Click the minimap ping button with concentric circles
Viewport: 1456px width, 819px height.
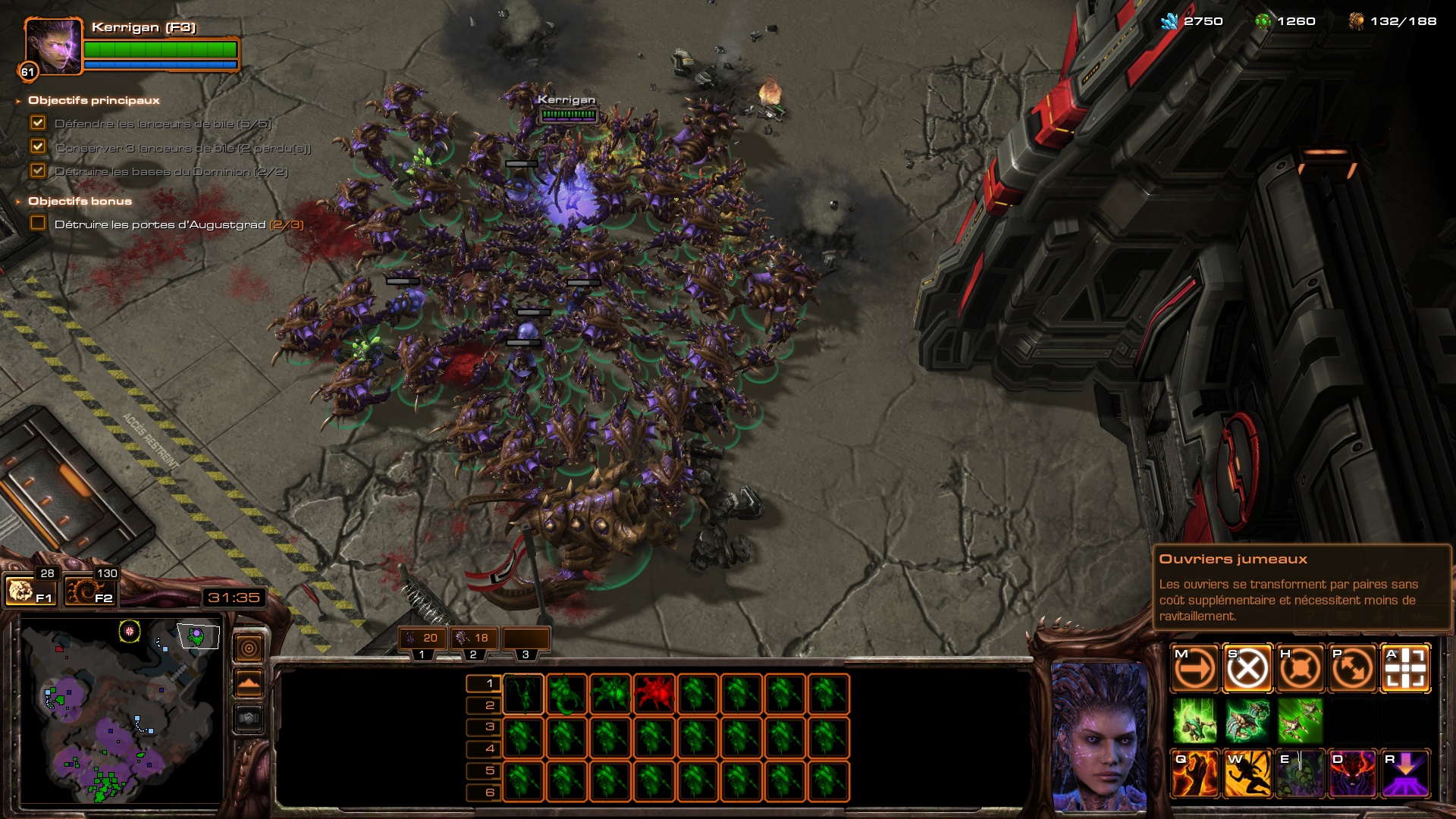pos(249,648)
